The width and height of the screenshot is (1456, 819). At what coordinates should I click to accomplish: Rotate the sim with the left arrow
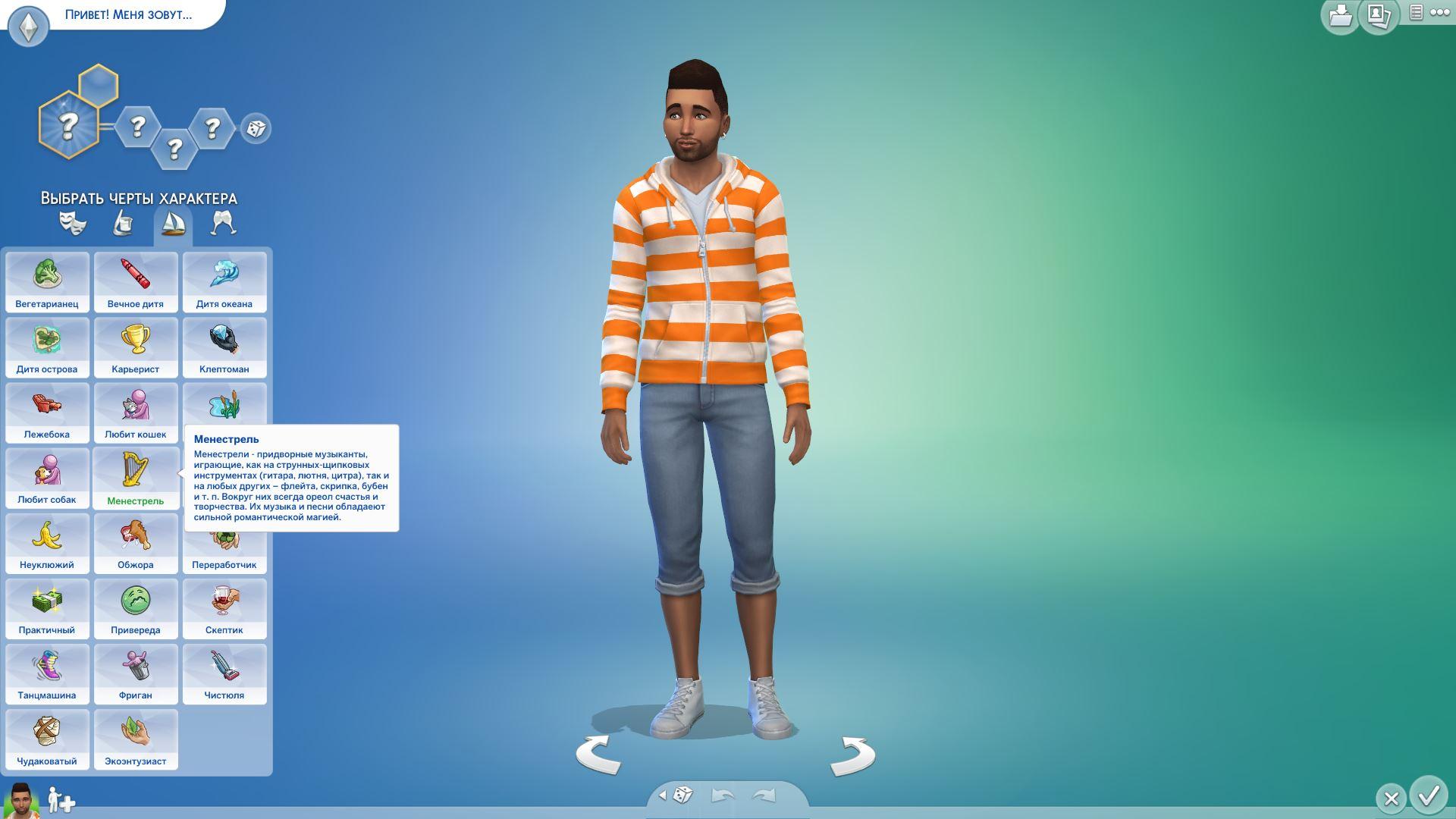[598, 754]
